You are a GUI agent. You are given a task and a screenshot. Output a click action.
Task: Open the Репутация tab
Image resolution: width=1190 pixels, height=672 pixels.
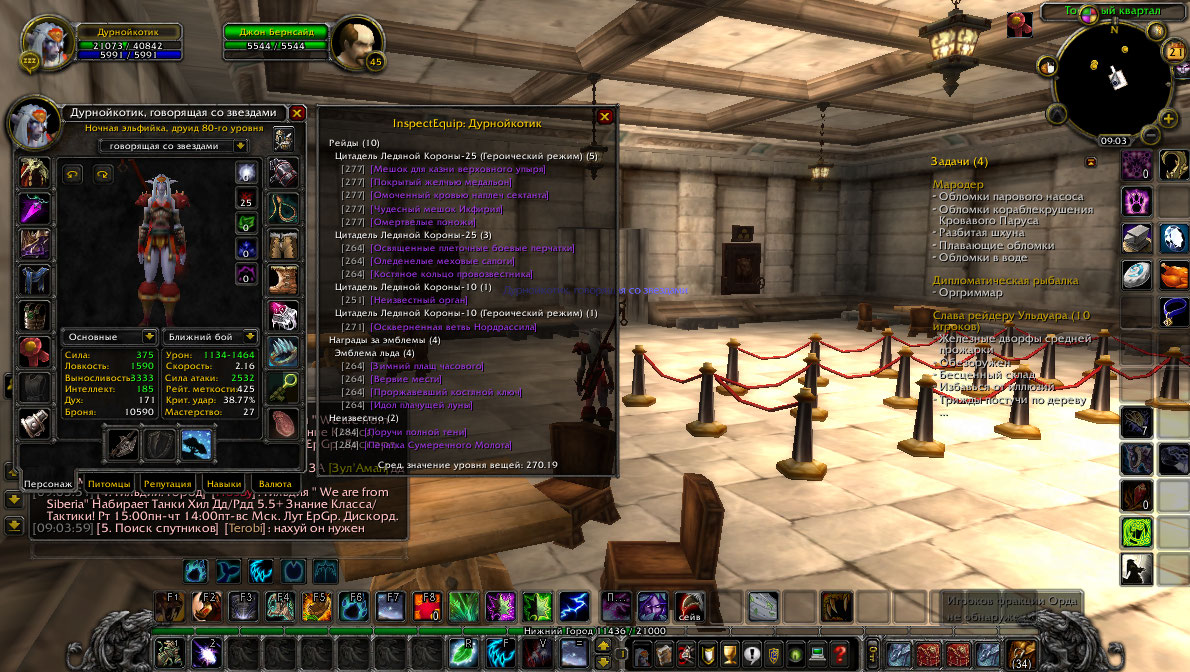tap(167, 484)
